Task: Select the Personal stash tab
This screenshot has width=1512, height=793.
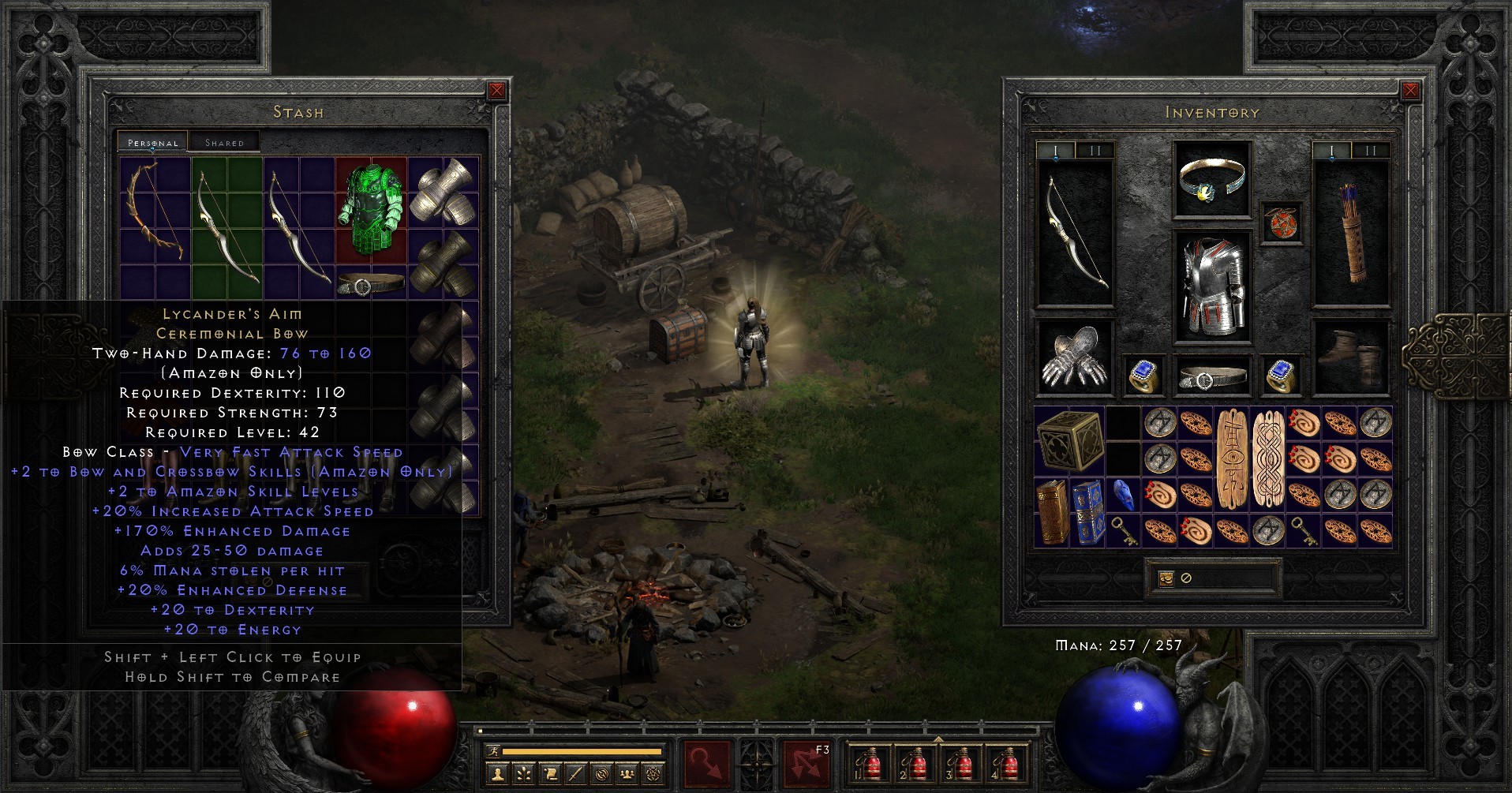Action: (x=152, y=142)
